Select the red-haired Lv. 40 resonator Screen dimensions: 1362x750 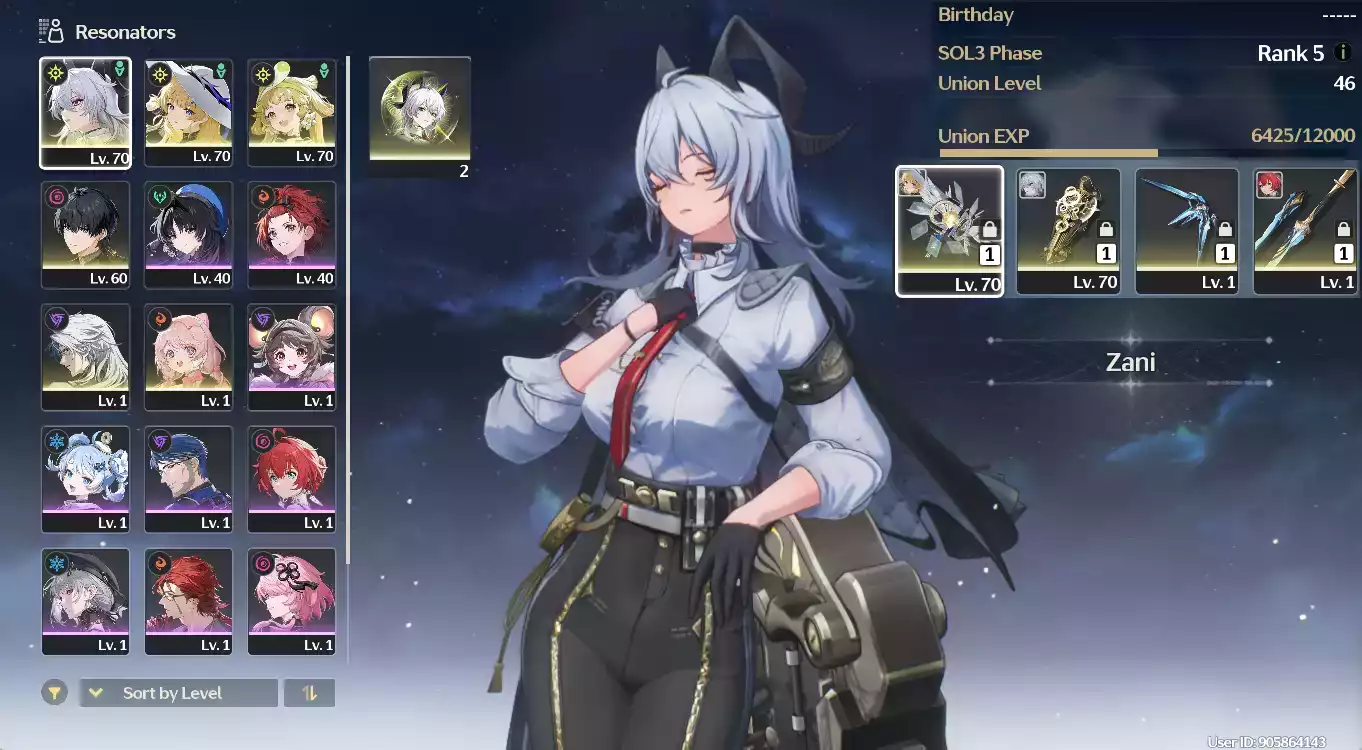(x=292, y=235)
